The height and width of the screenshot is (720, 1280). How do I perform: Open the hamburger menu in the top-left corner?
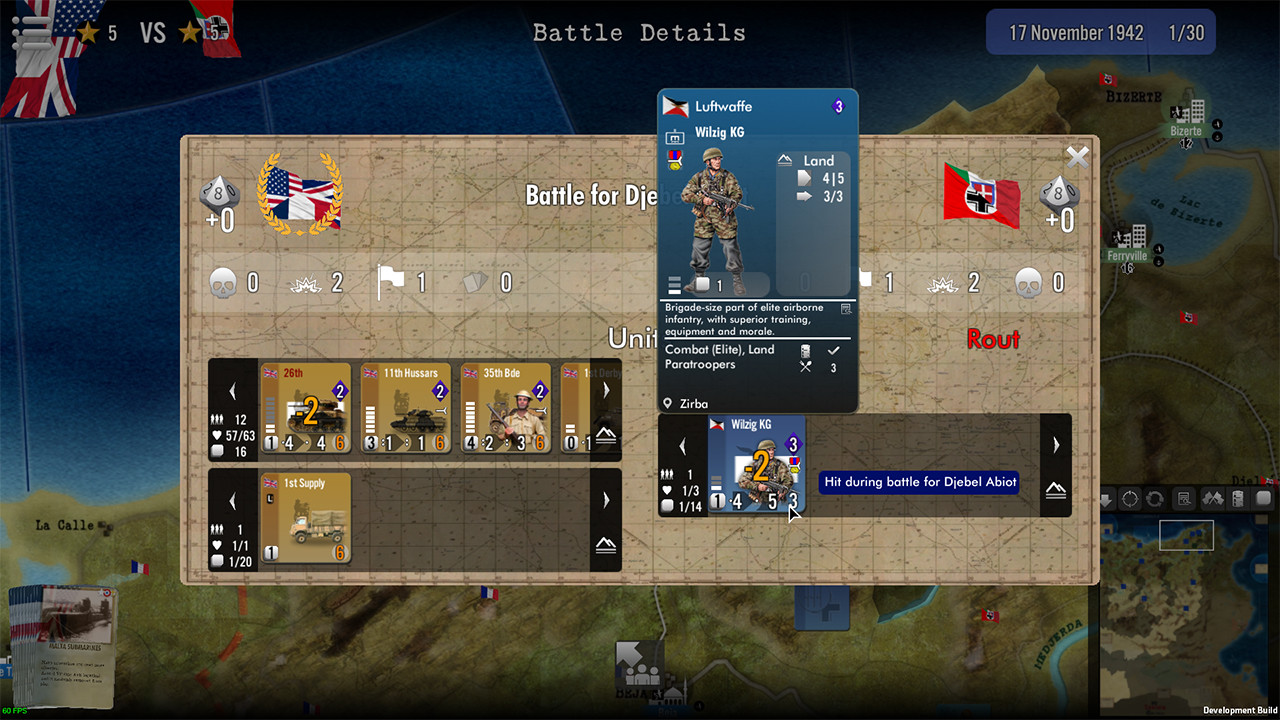(33, 31)
